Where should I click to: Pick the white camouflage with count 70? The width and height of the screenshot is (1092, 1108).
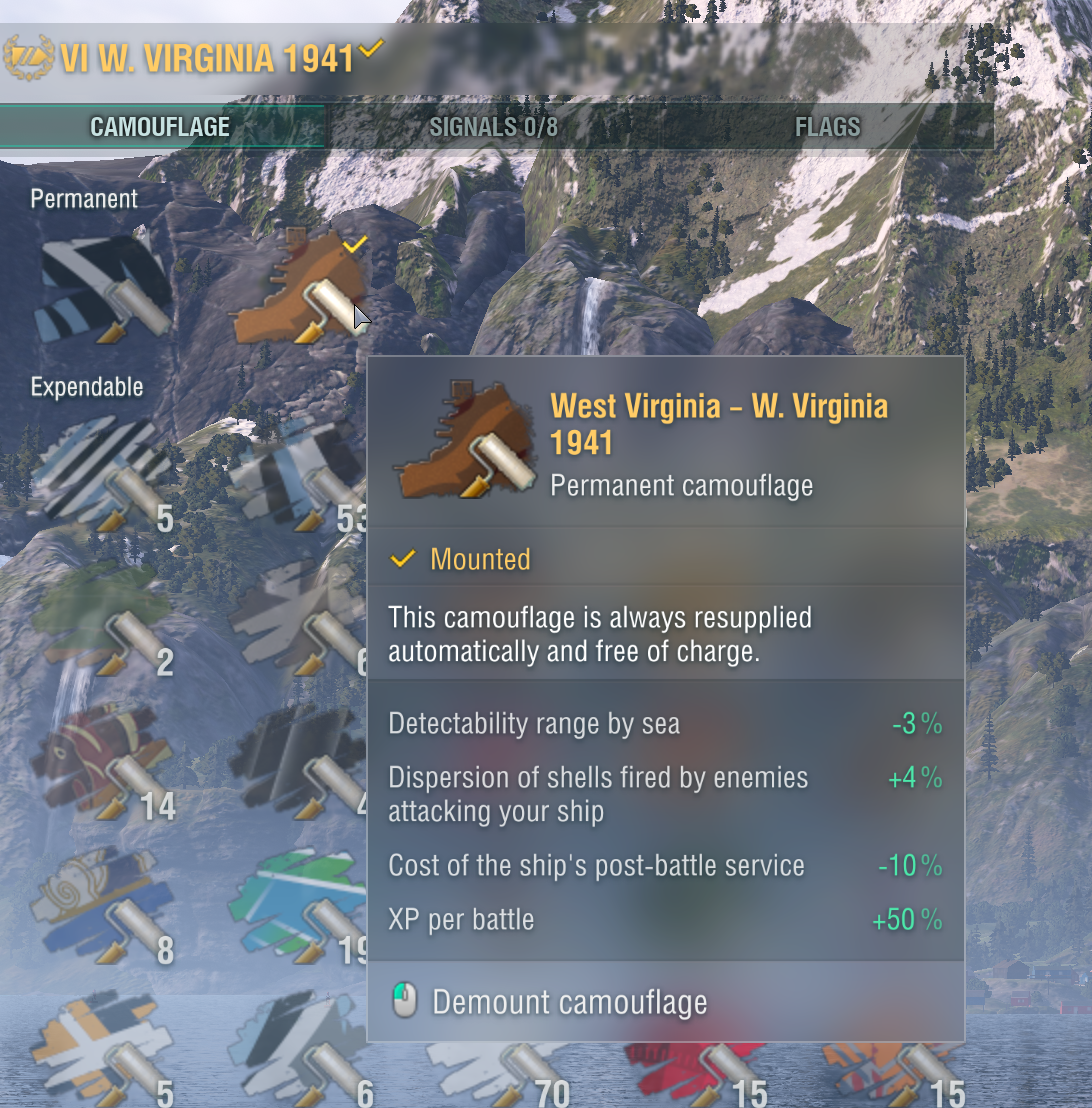pos(495,1075)
